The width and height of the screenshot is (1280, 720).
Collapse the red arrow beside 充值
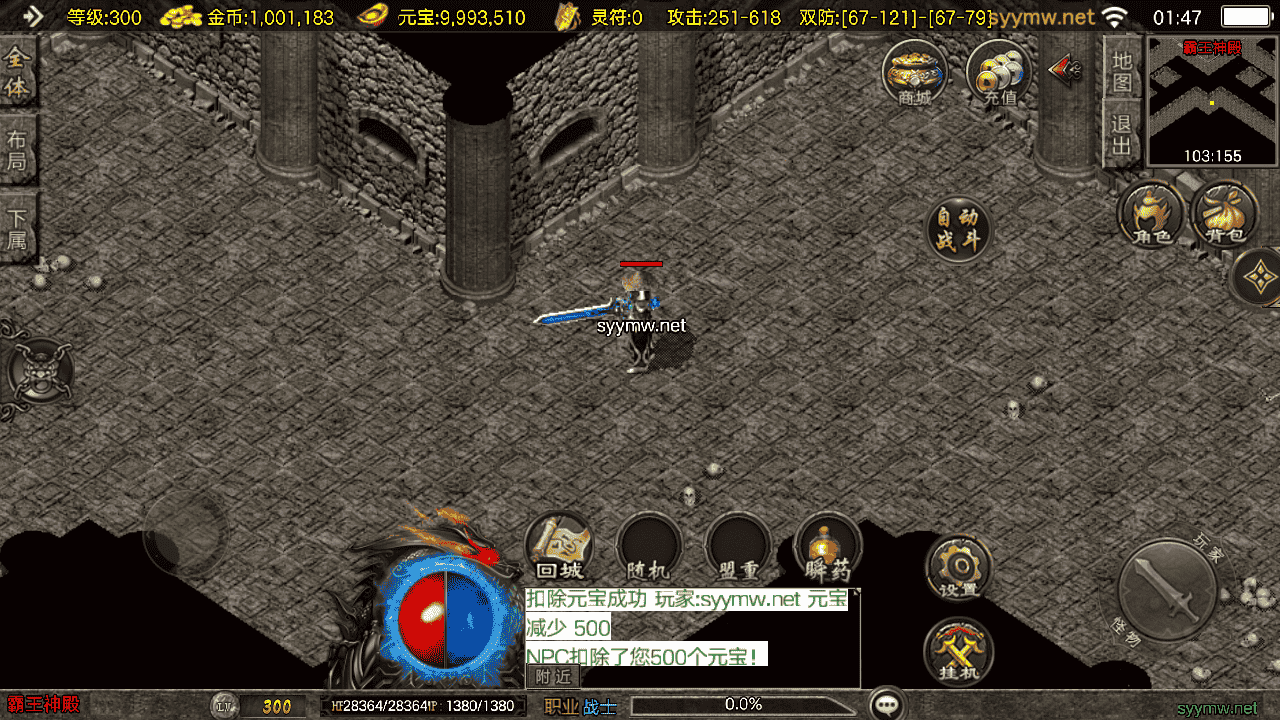[1065, 68]
